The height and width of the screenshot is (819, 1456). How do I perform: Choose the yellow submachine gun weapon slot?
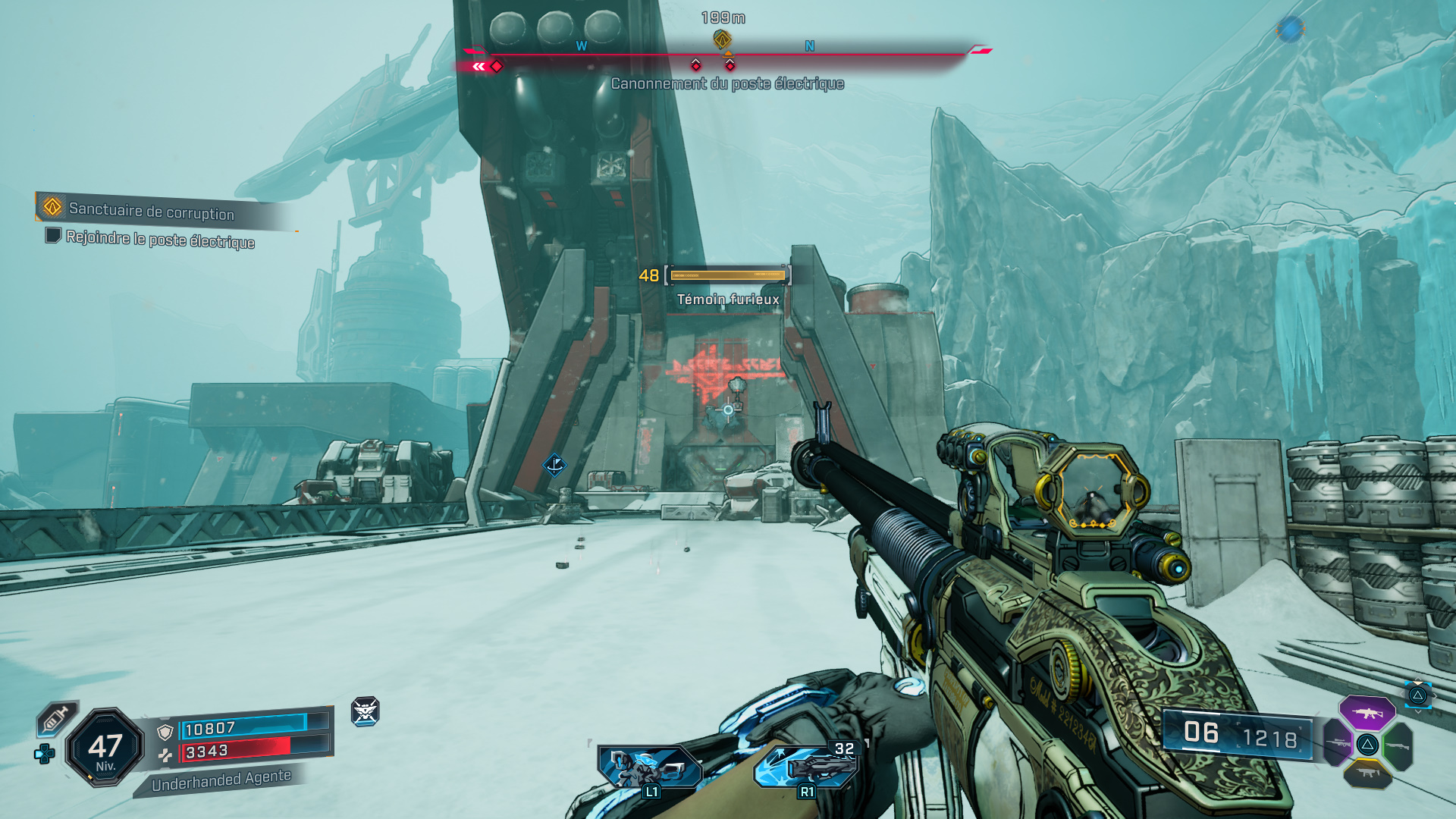pos(1367,773)
